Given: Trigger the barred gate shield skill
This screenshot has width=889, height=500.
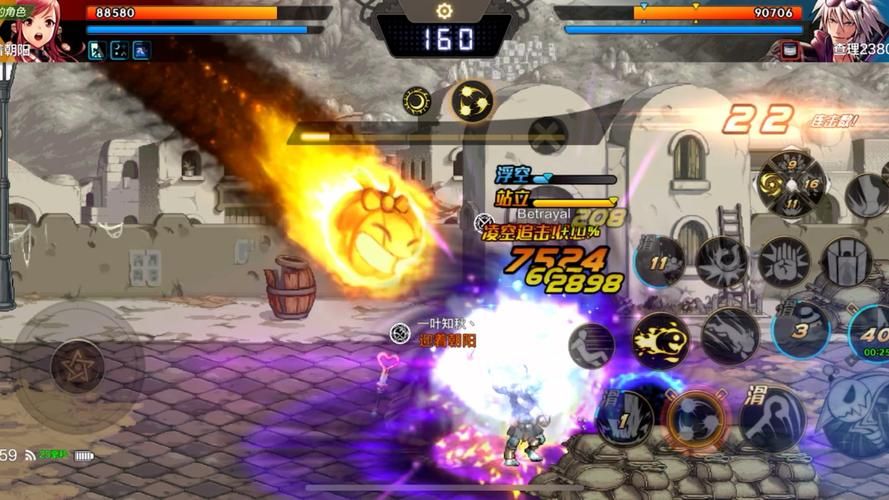Looking at the screenshot, I should [x=846, y=262].
